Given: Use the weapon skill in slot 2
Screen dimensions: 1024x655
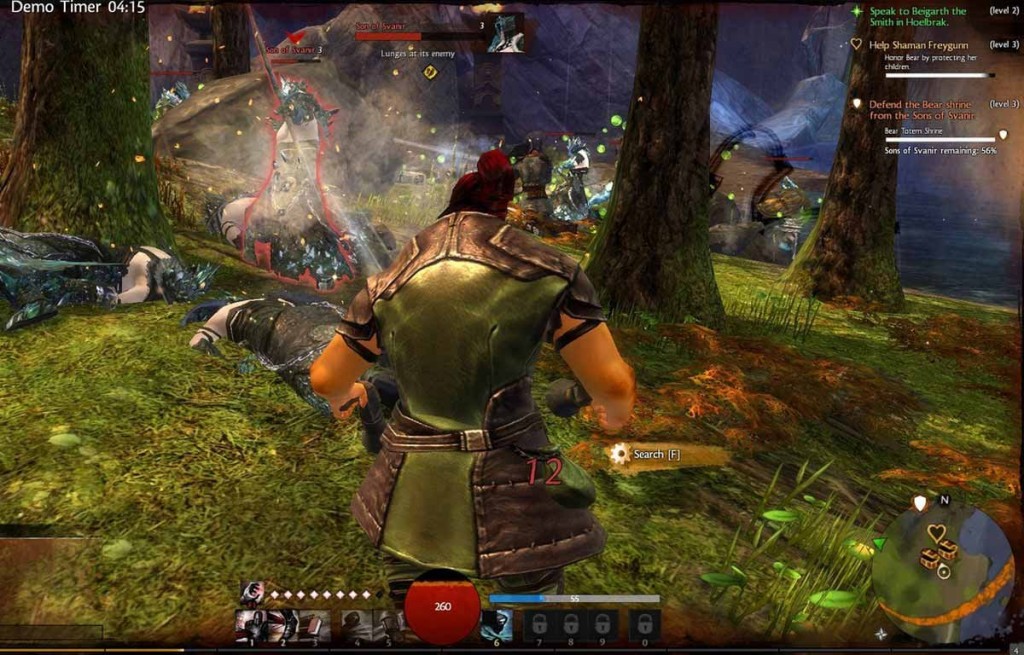Looking at the screenshot, I should click(283, 625).
